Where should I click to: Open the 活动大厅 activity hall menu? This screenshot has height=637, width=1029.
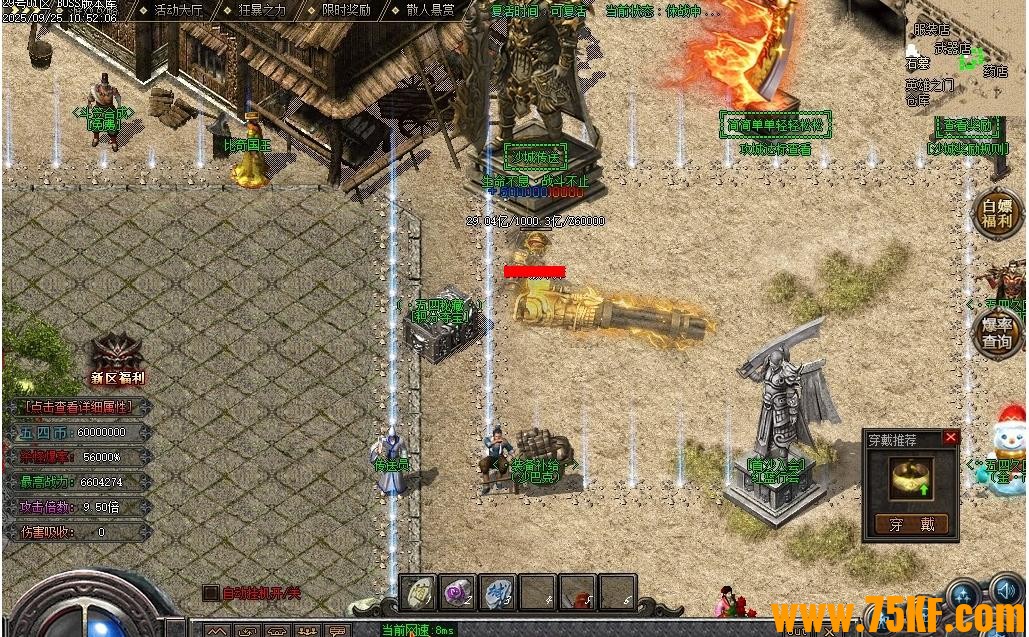coord(178,10)
